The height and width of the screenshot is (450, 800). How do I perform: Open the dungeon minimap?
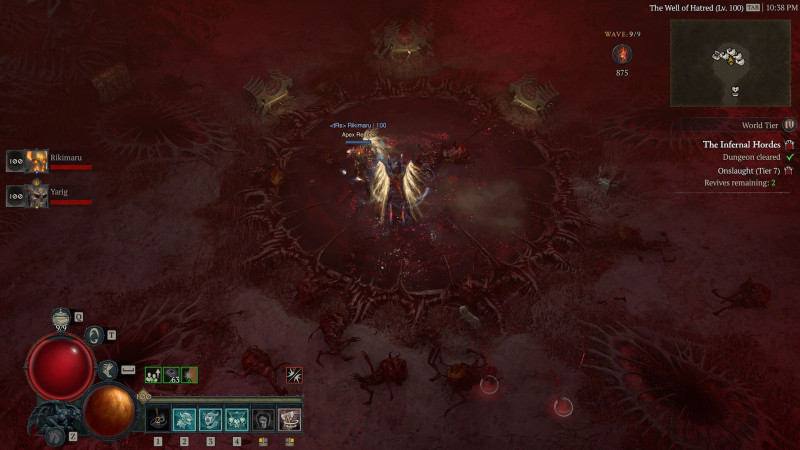click(x=729, y=63)
